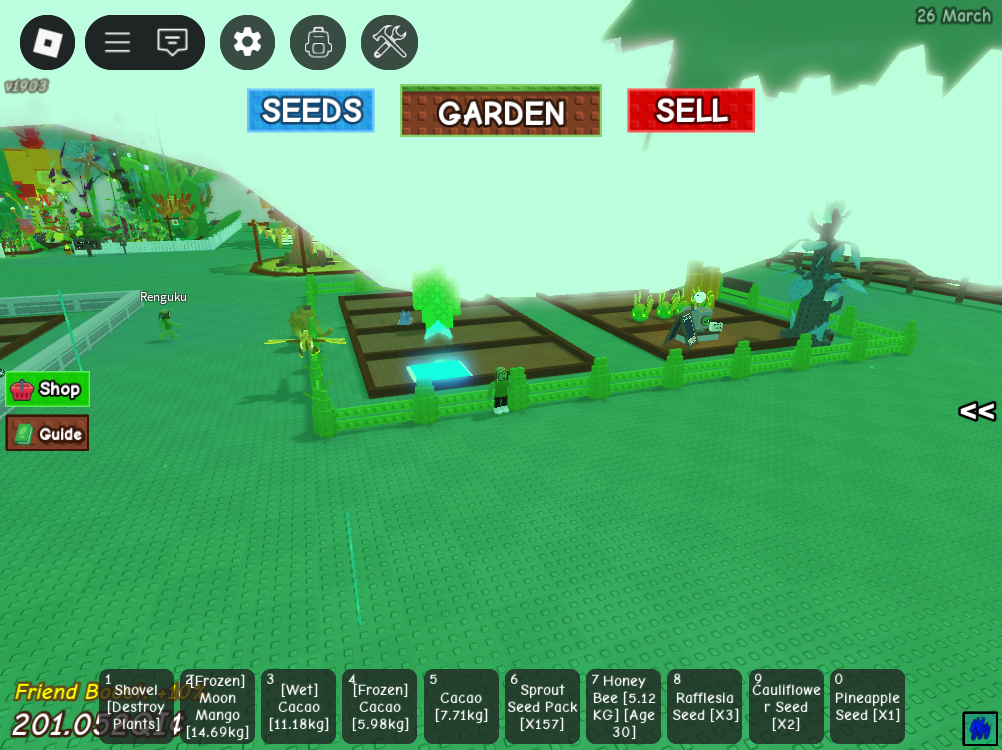This screenshot has height=750, width=1002.
Task: Open the Roblox logo menu
Action: click(47, 42)
